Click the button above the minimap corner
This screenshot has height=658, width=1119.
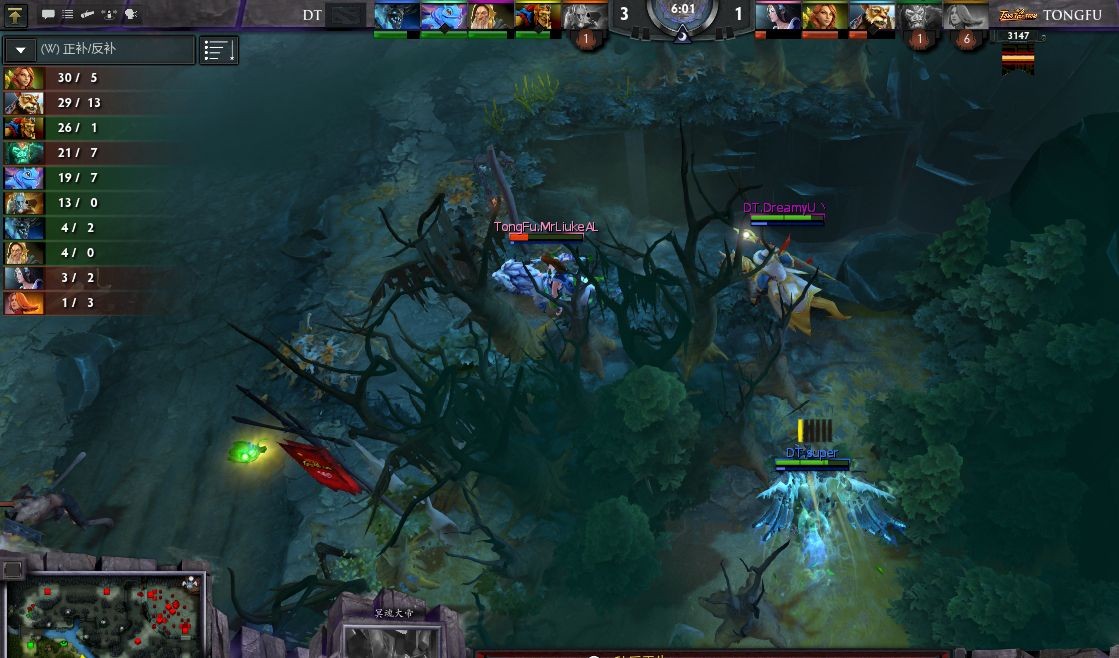pos(12,569)
